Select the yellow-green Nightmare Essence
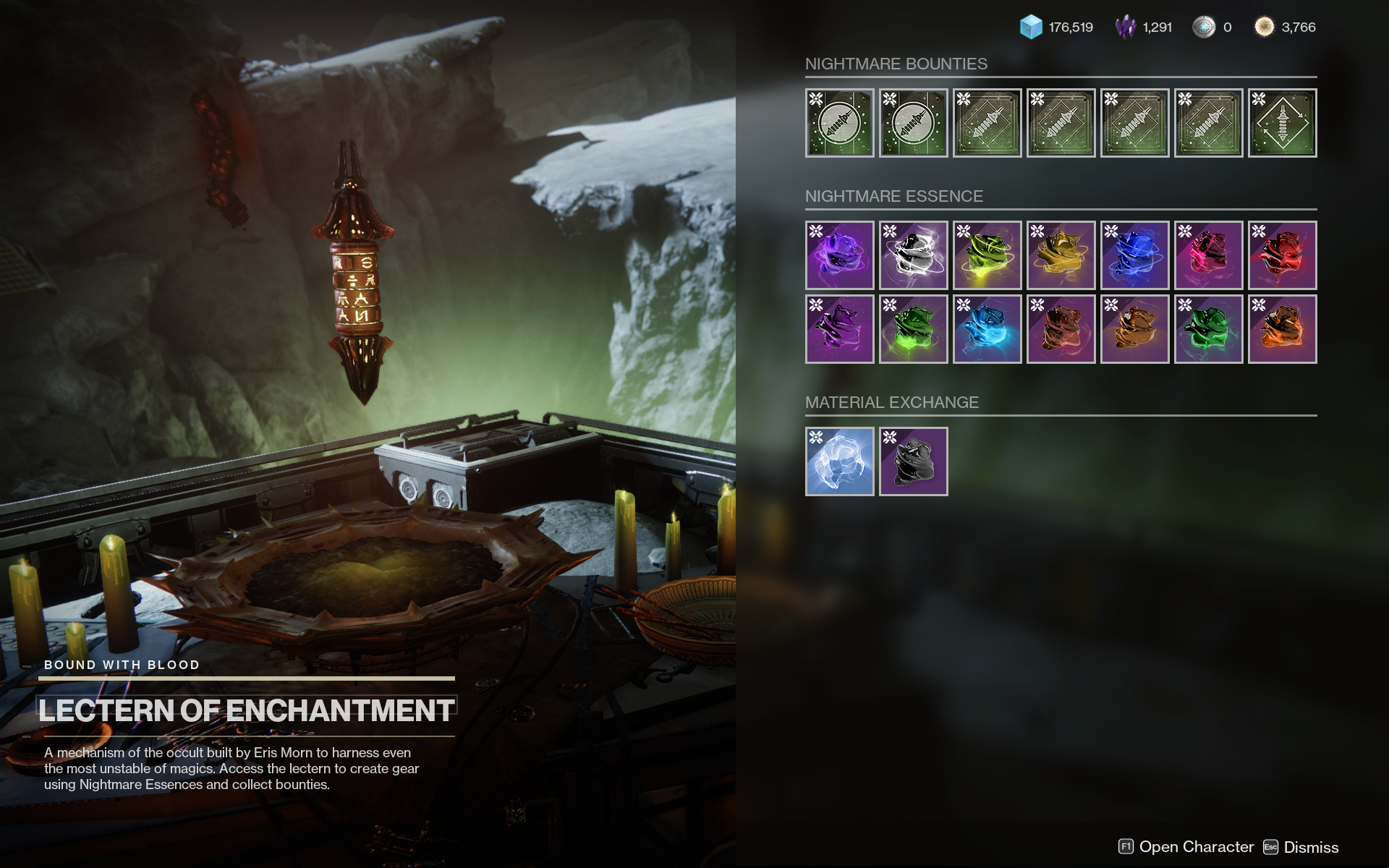 click(987, 255)
